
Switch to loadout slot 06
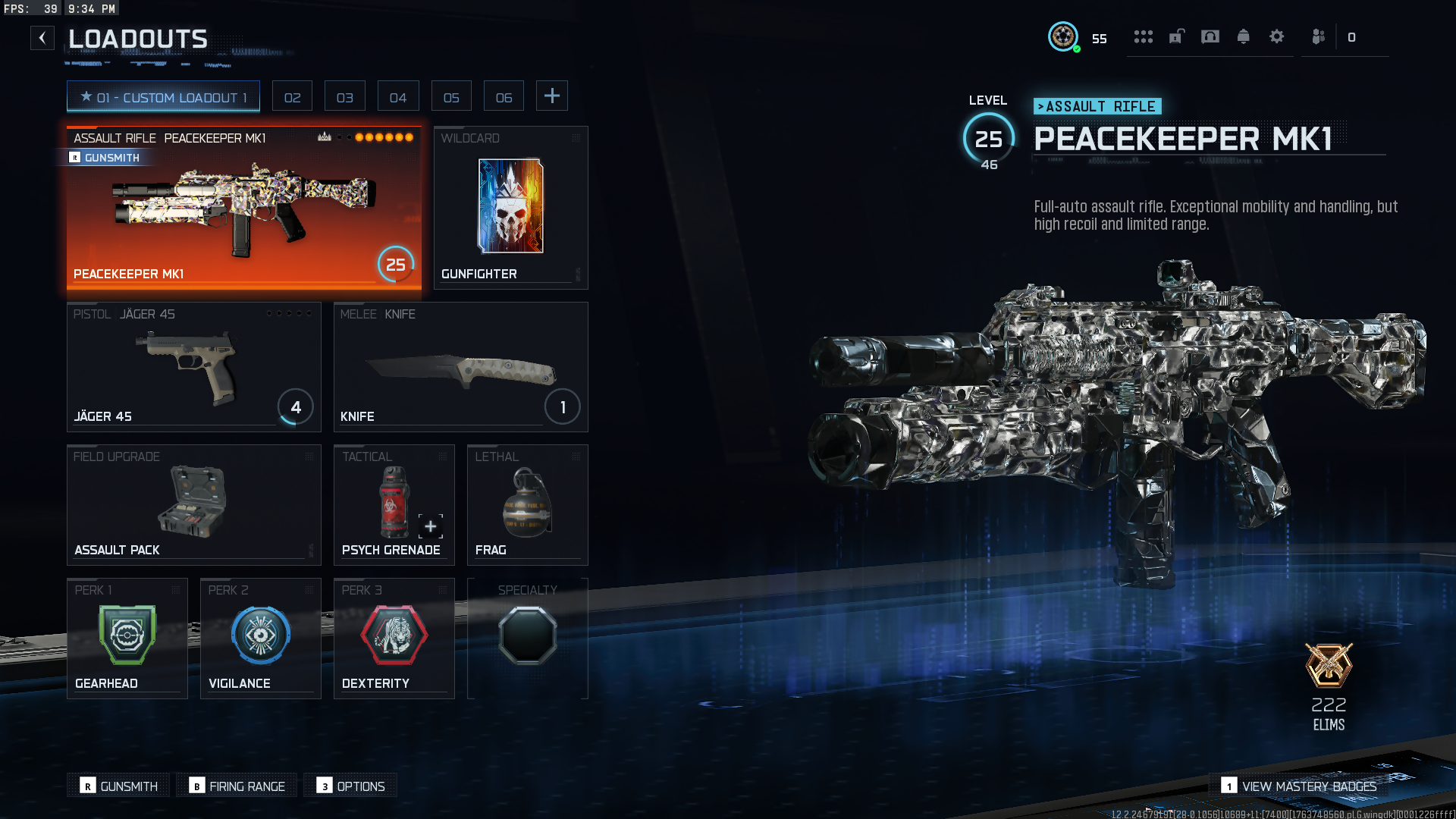click(504, 97)
